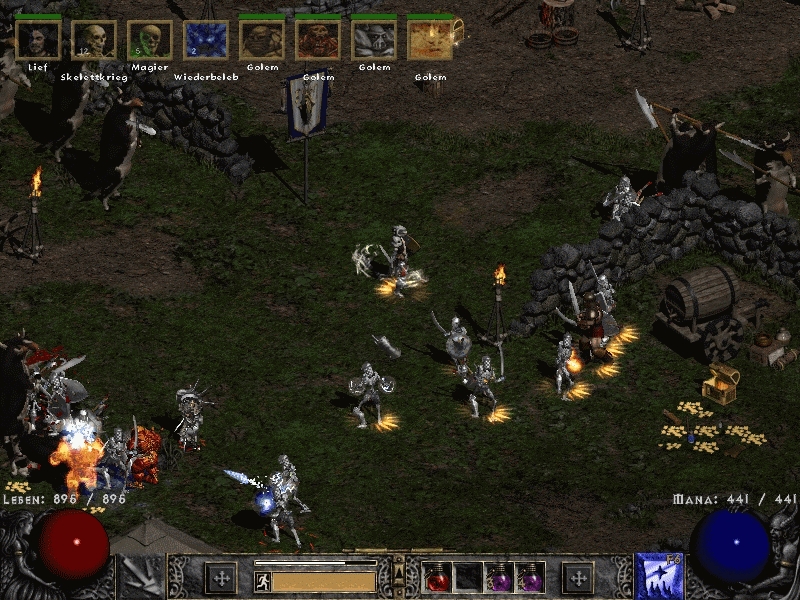Viewport: 800px width, 600px height.
Task: Select the grey iron Golem portrait
Action: point(374,40)
